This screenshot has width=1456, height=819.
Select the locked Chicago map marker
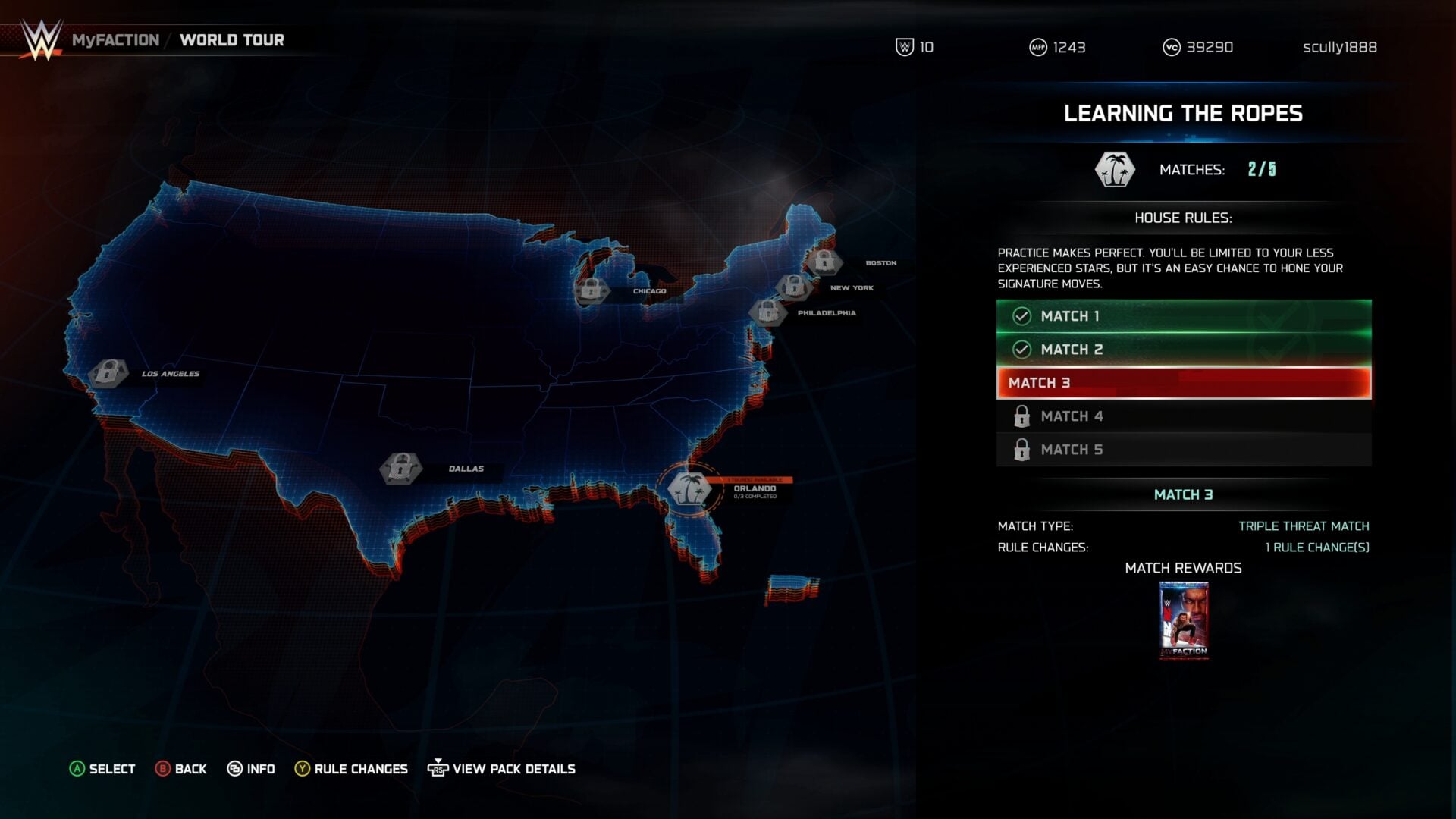(591, 290)
